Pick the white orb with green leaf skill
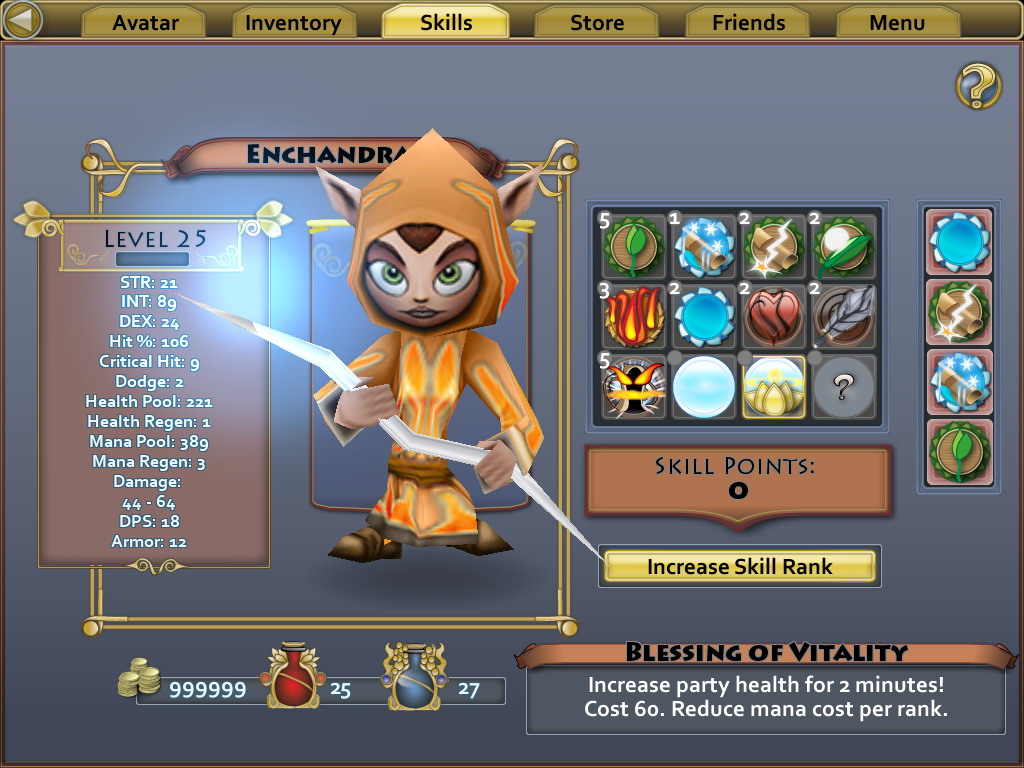This screenshot has height=768, width=1024. tap(843, 247)
